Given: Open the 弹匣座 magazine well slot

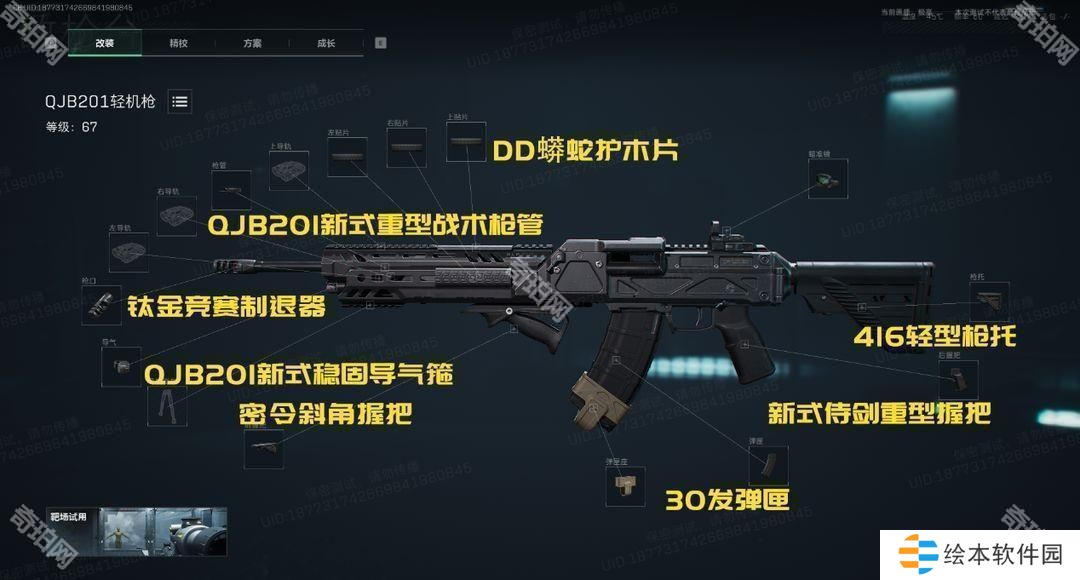Looking at the screenshot, I should [x=625, y=486].
